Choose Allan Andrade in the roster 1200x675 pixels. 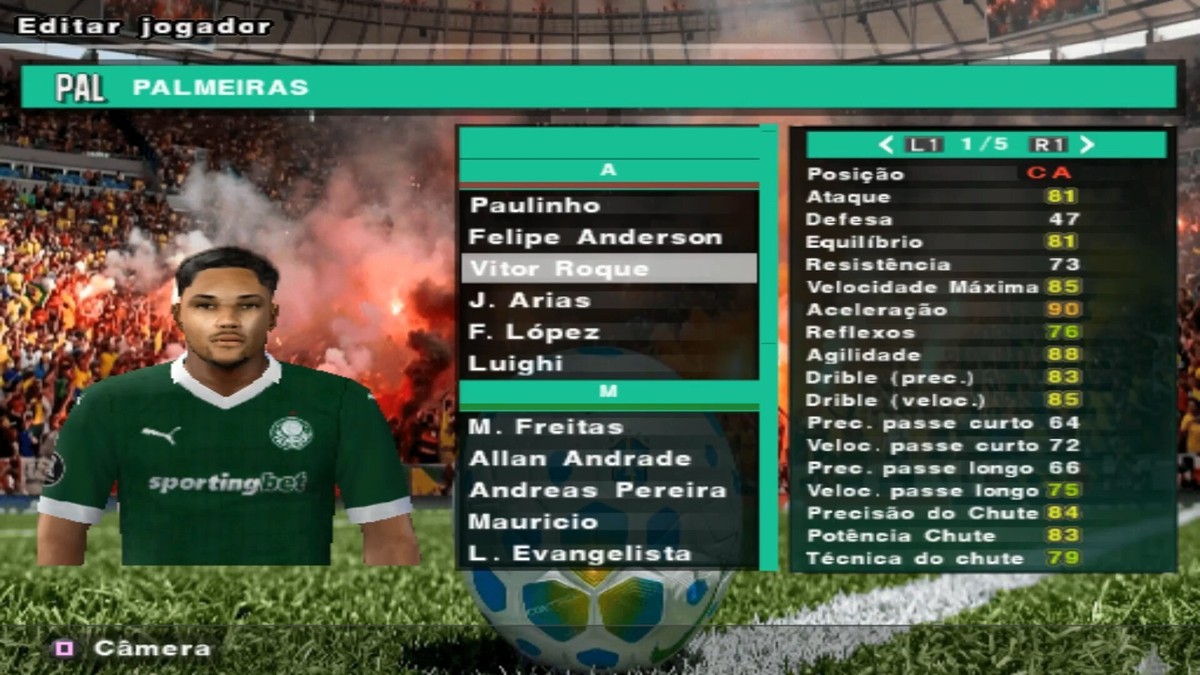click(580, 459)
